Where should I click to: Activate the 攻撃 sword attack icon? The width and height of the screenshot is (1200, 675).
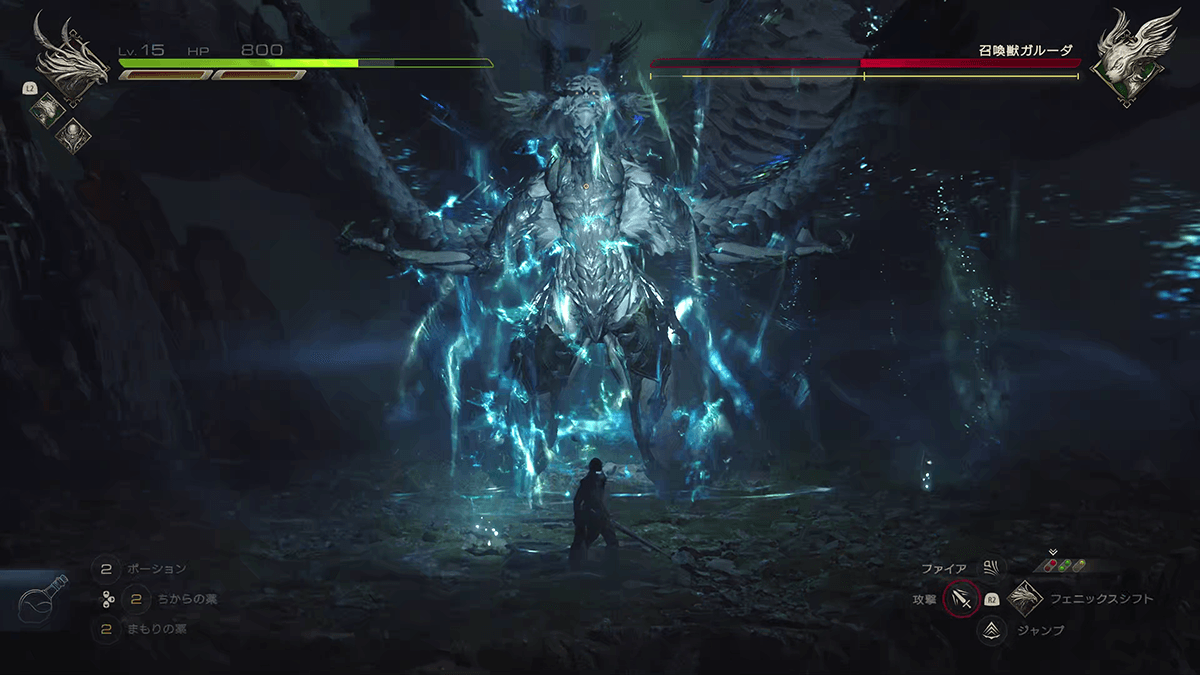(x=961, y=600)
